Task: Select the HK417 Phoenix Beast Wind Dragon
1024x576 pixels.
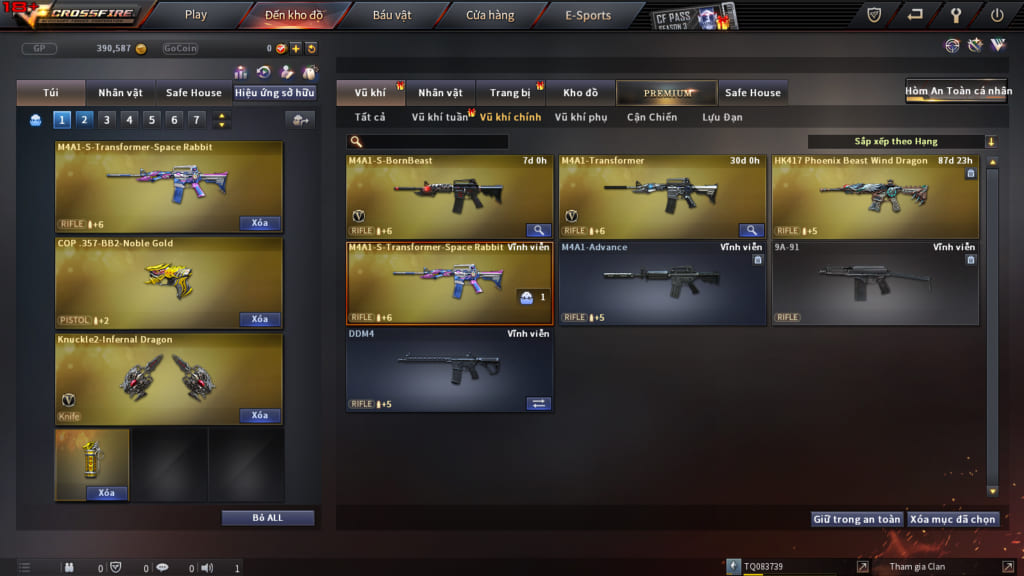Action: [875, 197]
